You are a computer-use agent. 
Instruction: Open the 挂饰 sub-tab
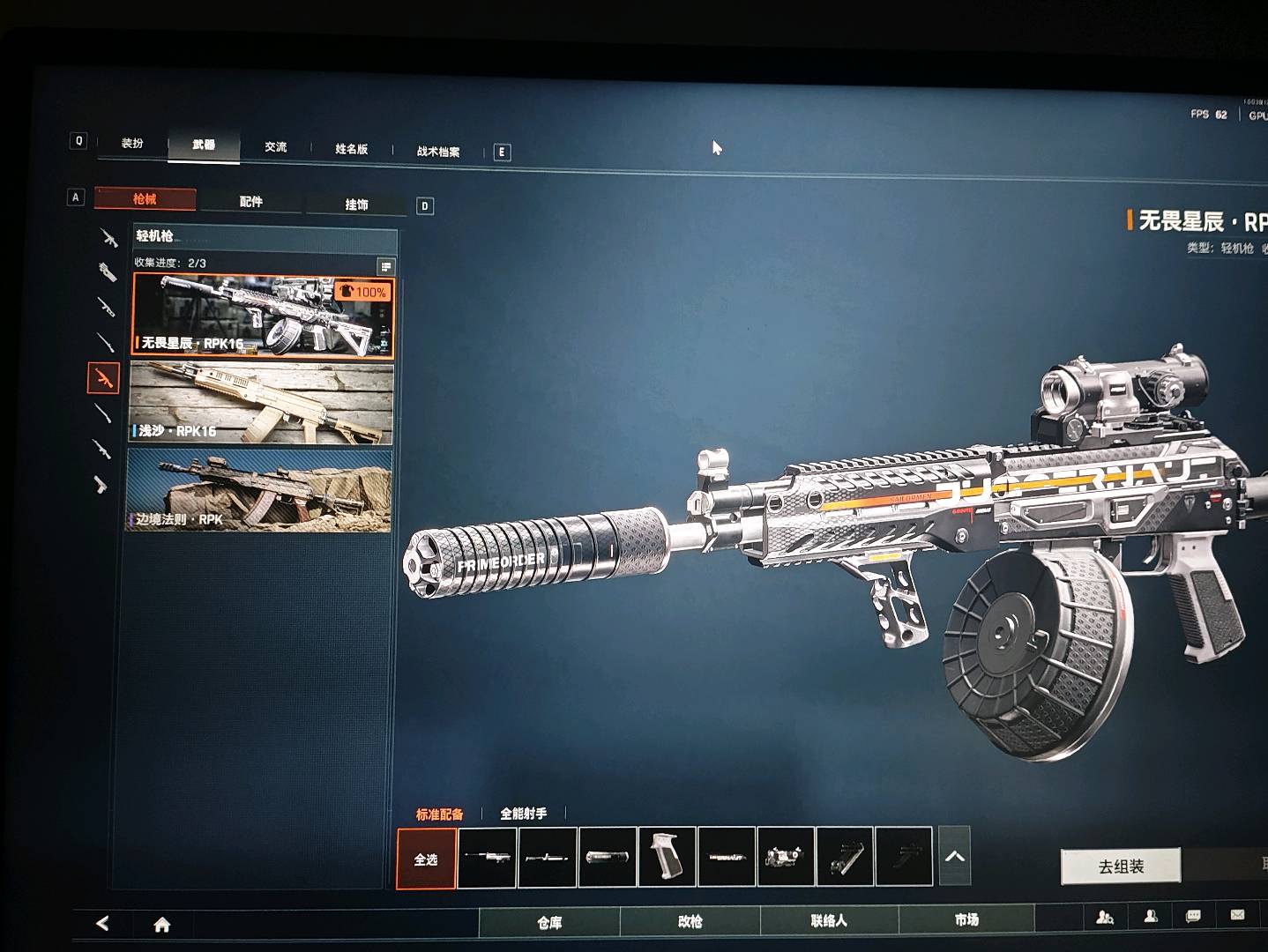[356, 205]
